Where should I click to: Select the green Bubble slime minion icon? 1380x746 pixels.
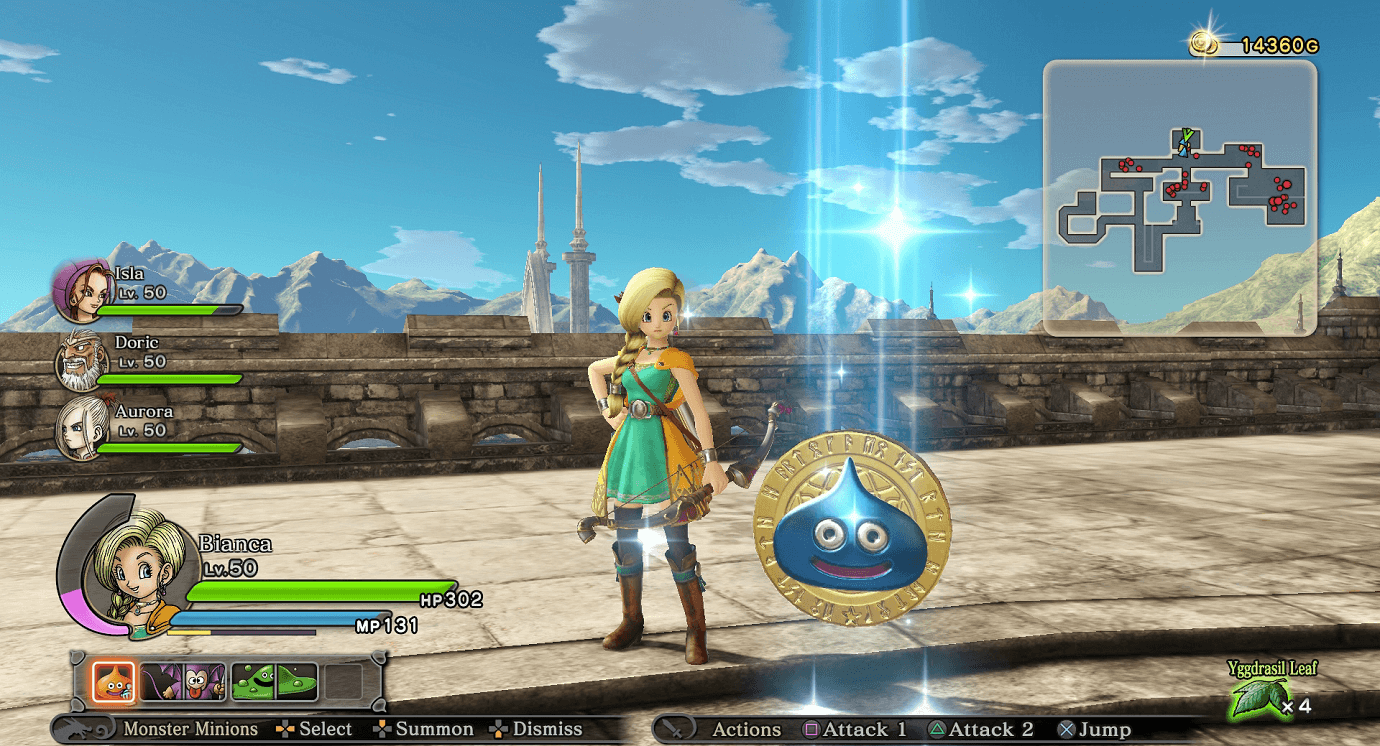253,681
